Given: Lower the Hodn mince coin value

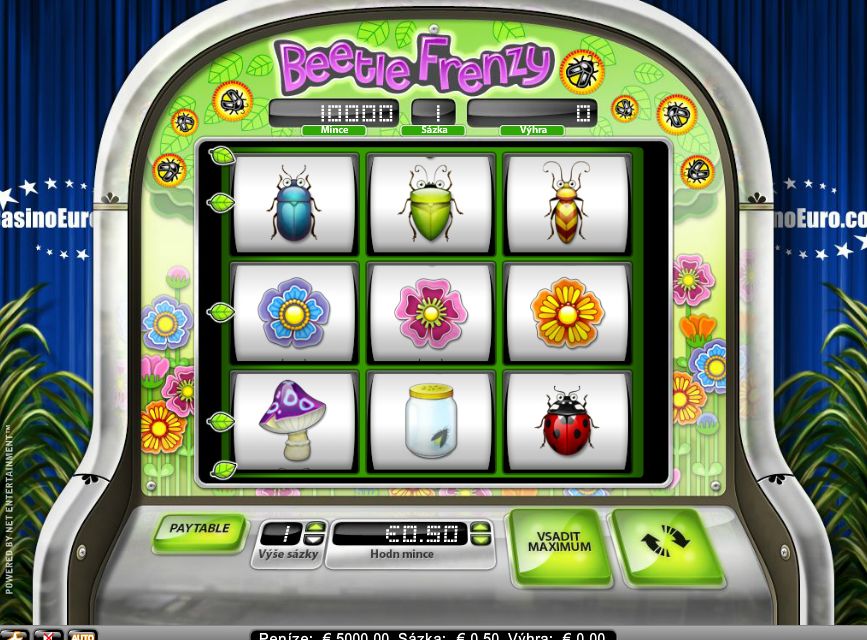Looking at the screenshot, I should (480, 539).
